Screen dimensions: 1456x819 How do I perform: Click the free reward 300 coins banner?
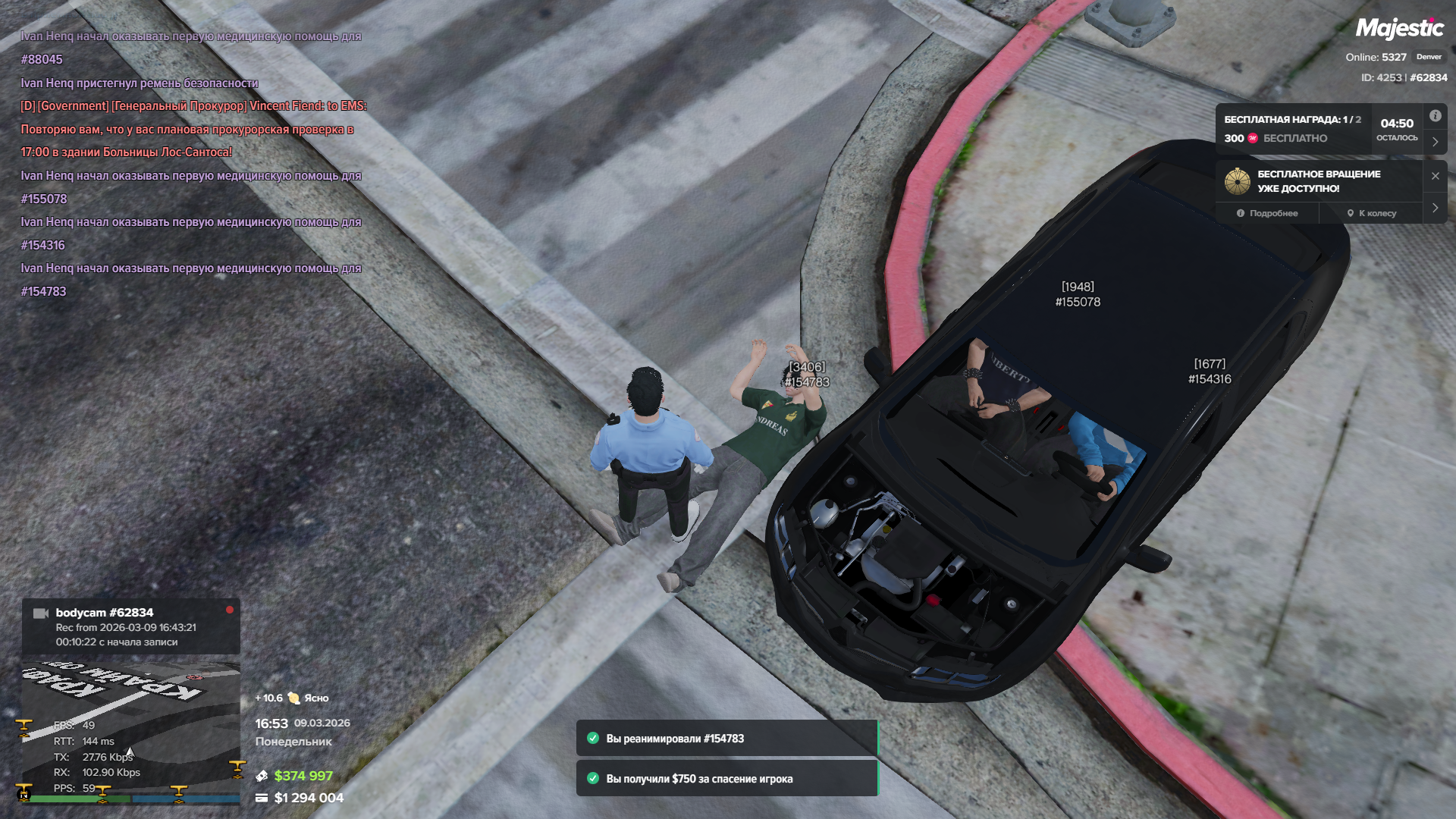pos(1292,129)
